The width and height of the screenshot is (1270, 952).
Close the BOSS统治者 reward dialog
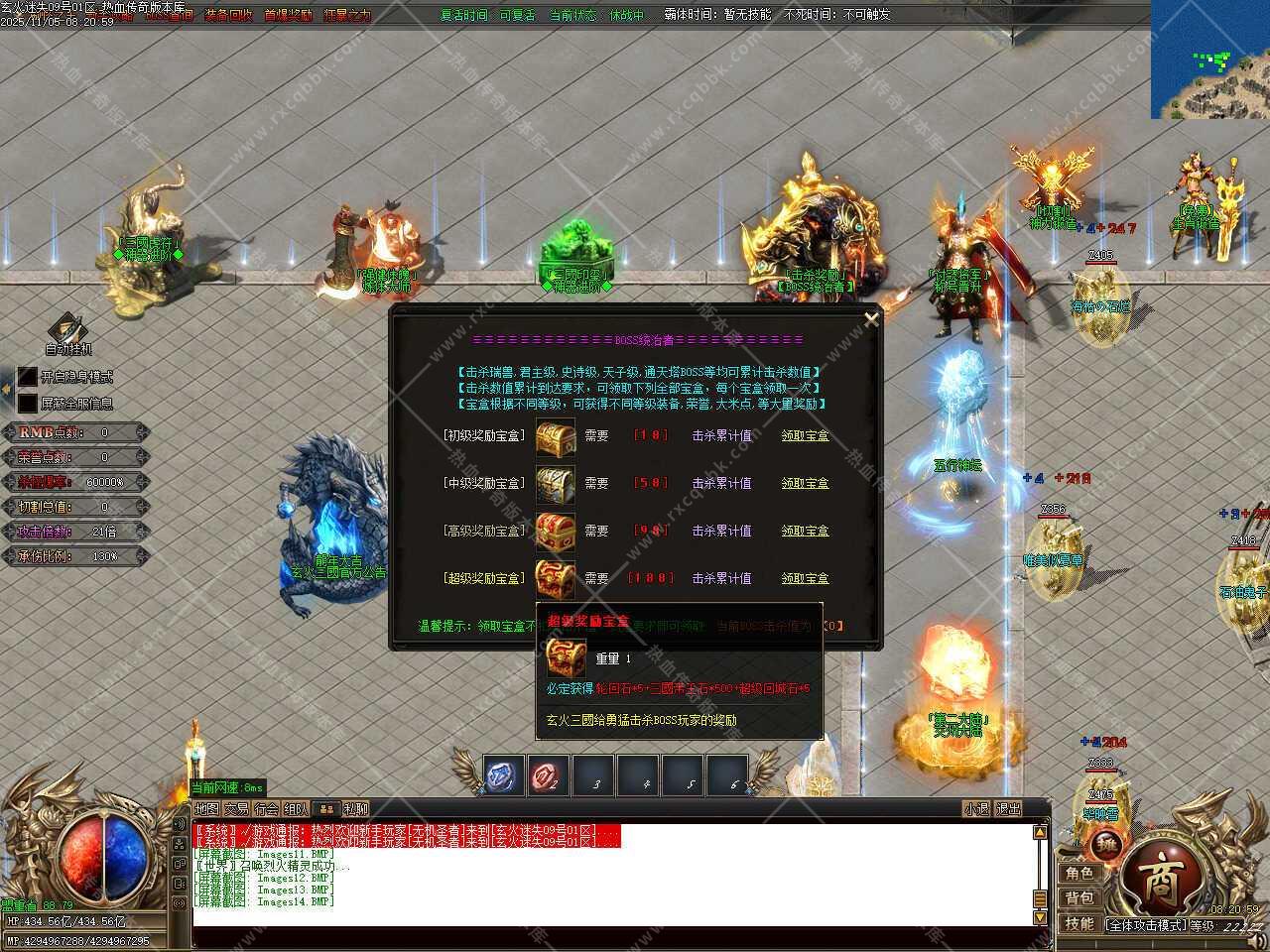(871, 319)
